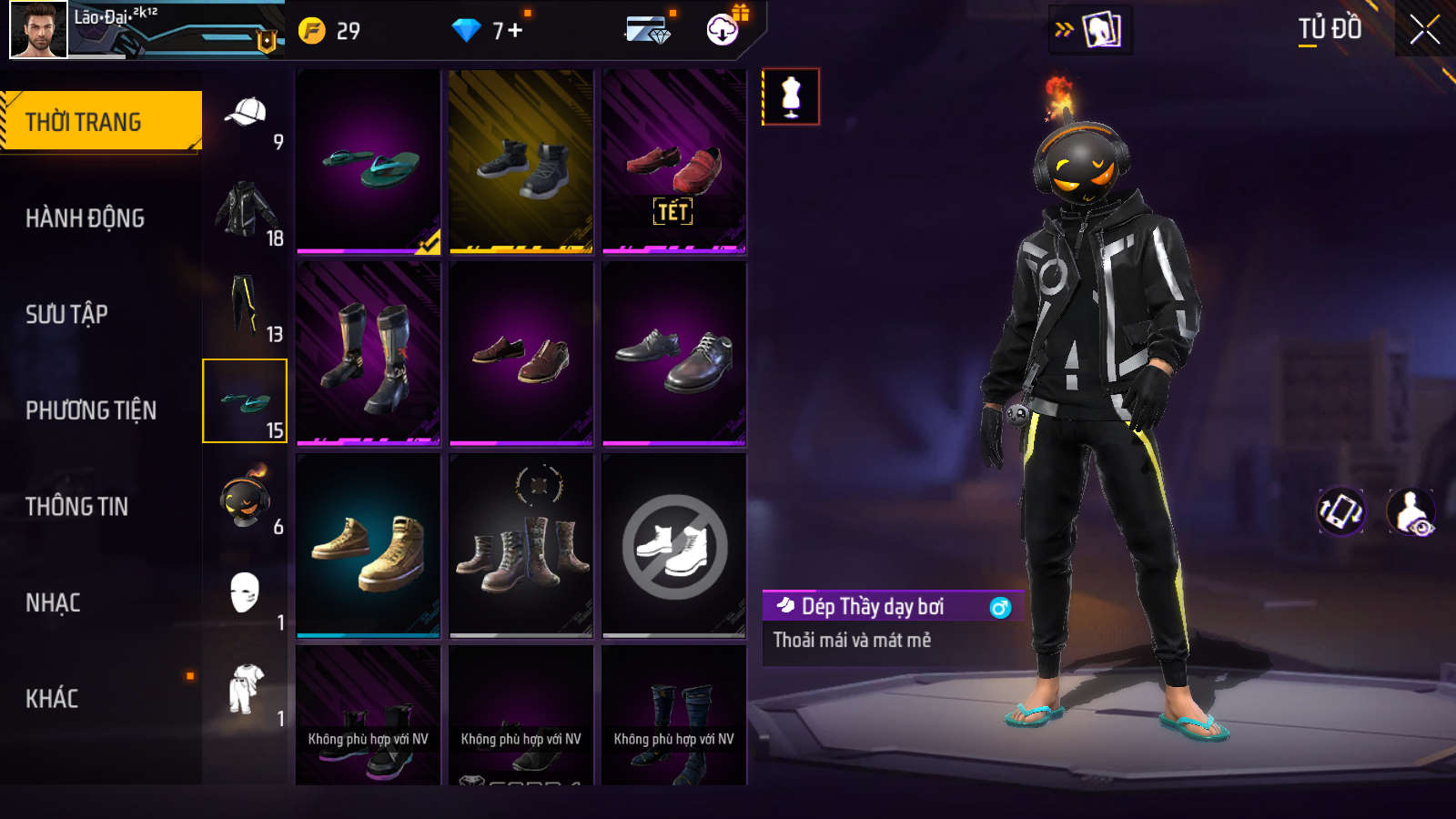Image resolution: width=1456 pixels, height=819 pixels.
Task: Open the SƯU TẬP menu entry
Action: point(66,315)
